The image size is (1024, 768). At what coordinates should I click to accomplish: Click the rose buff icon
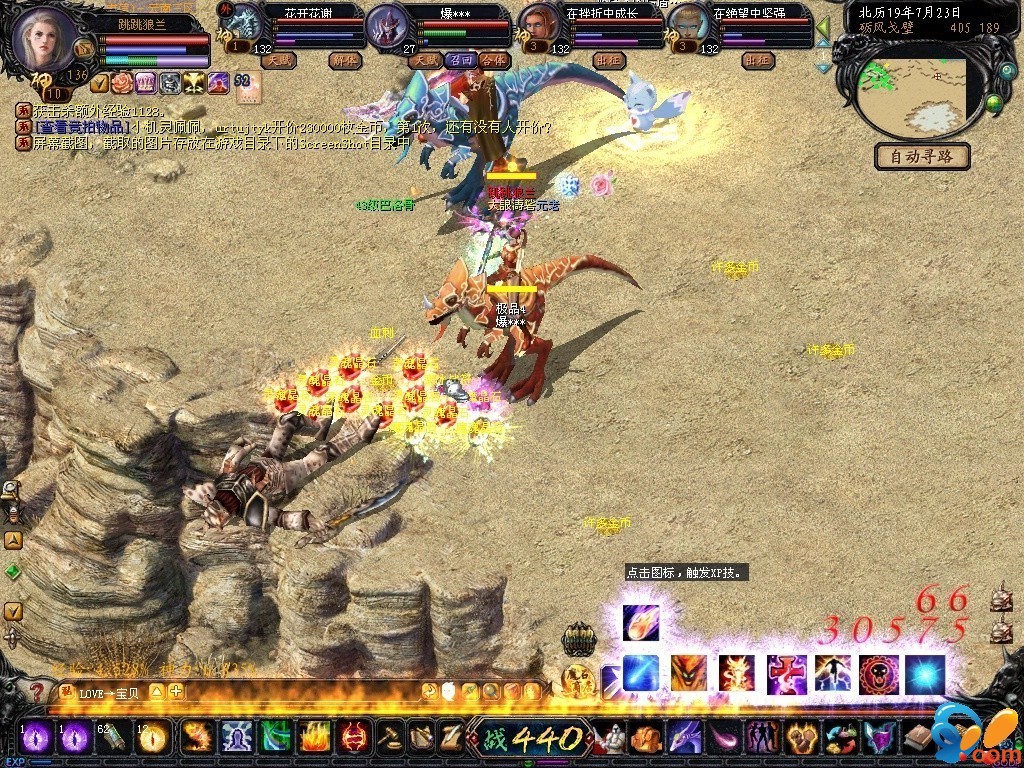click(x=122, y=83)
